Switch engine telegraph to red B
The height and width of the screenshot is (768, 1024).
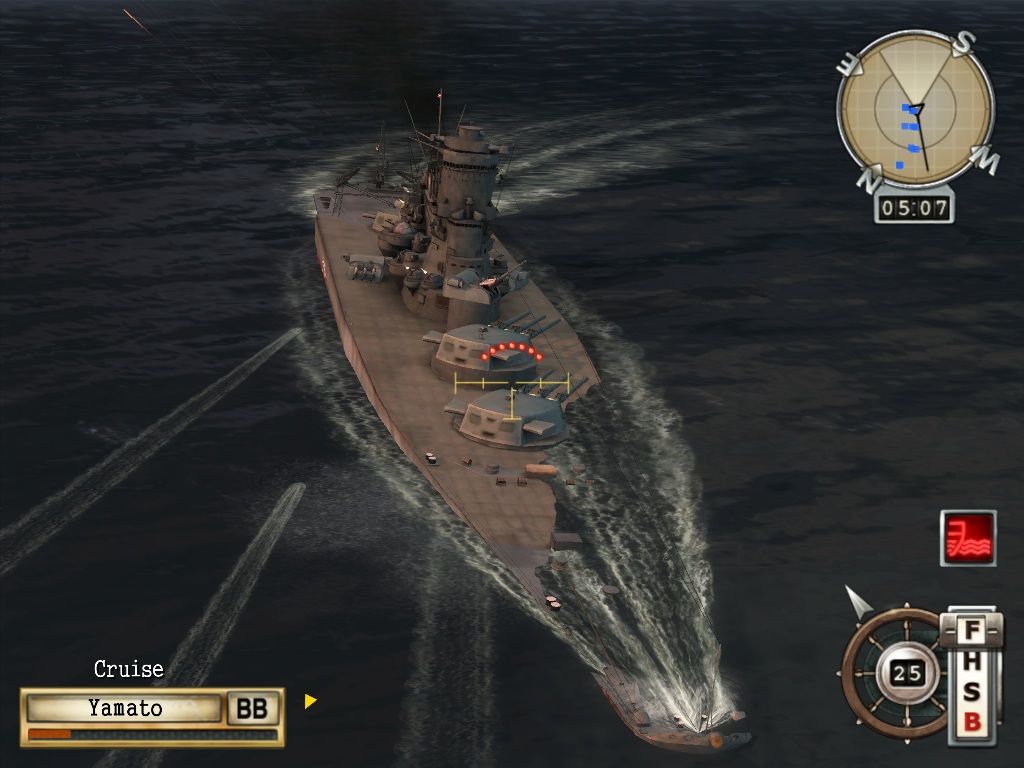click(970, 722)
